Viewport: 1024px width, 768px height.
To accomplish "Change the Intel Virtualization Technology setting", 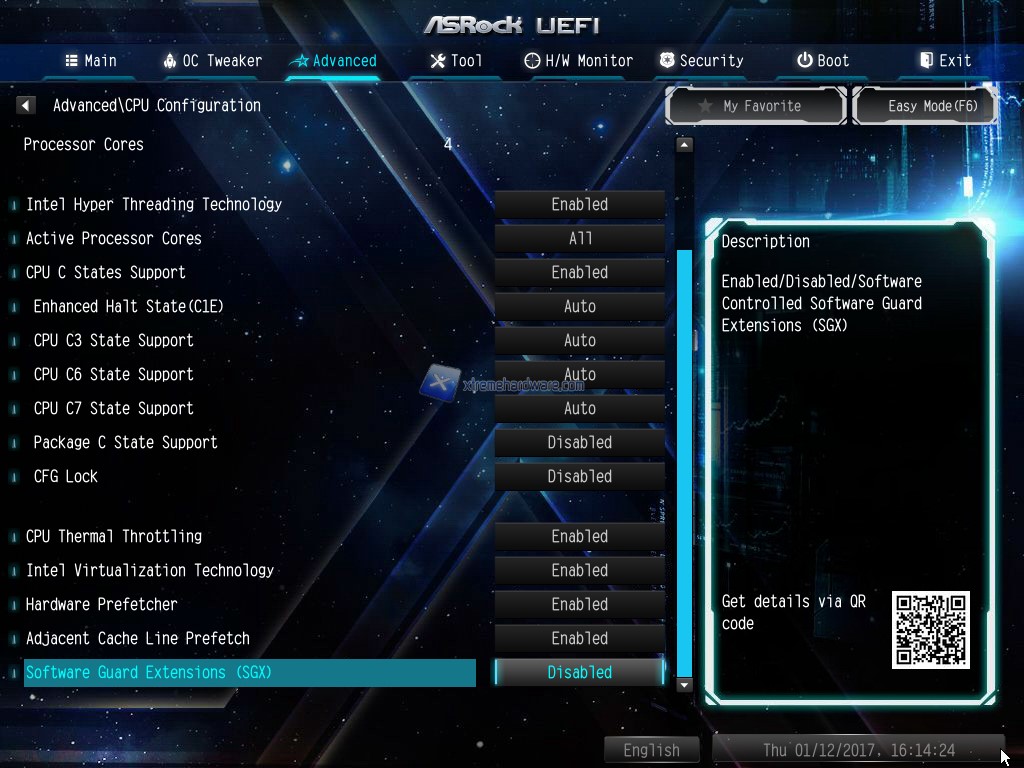I will point(580,571).
